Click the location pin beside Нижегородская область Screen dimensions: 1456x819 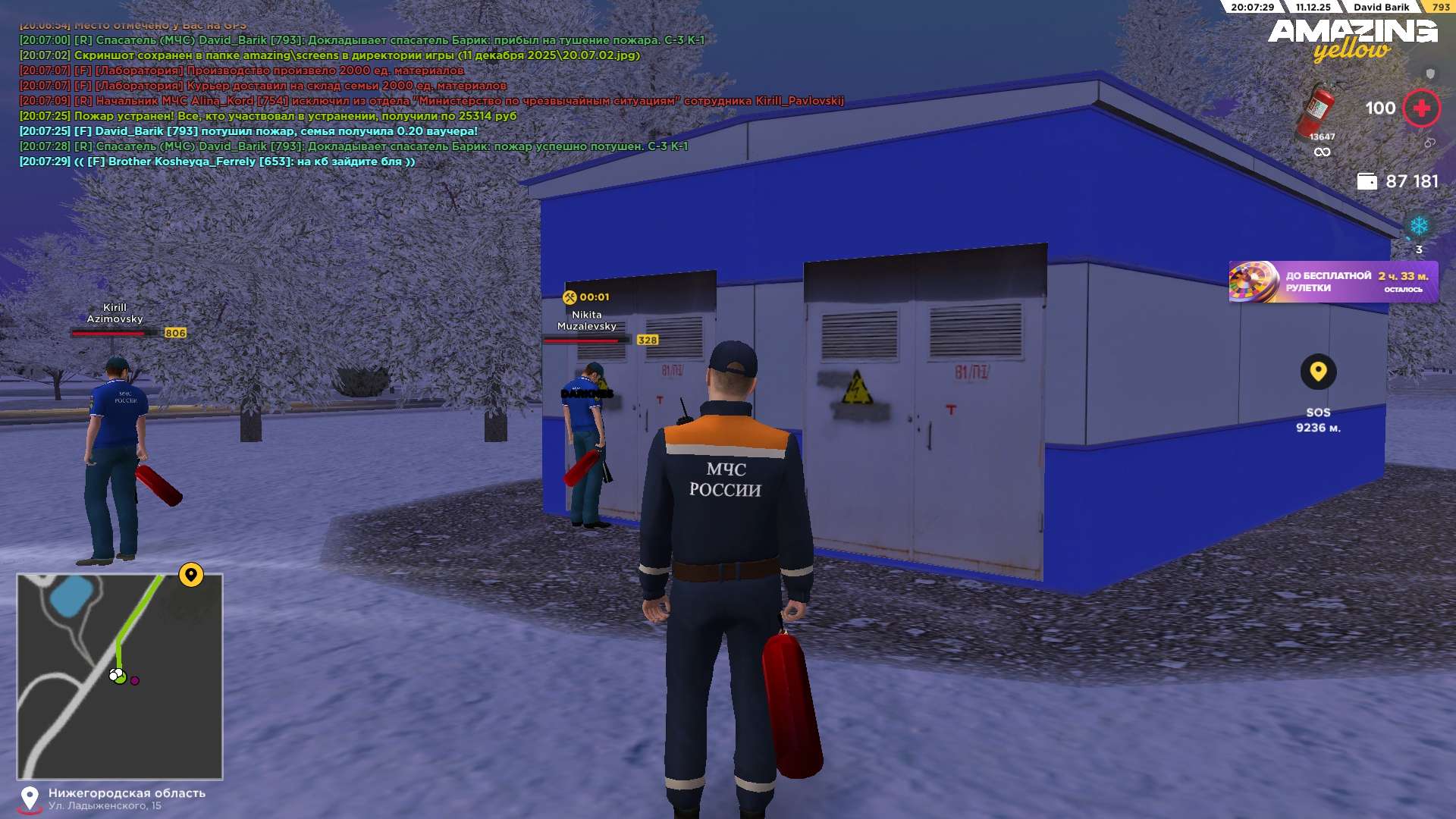click(x=30, y=799)
